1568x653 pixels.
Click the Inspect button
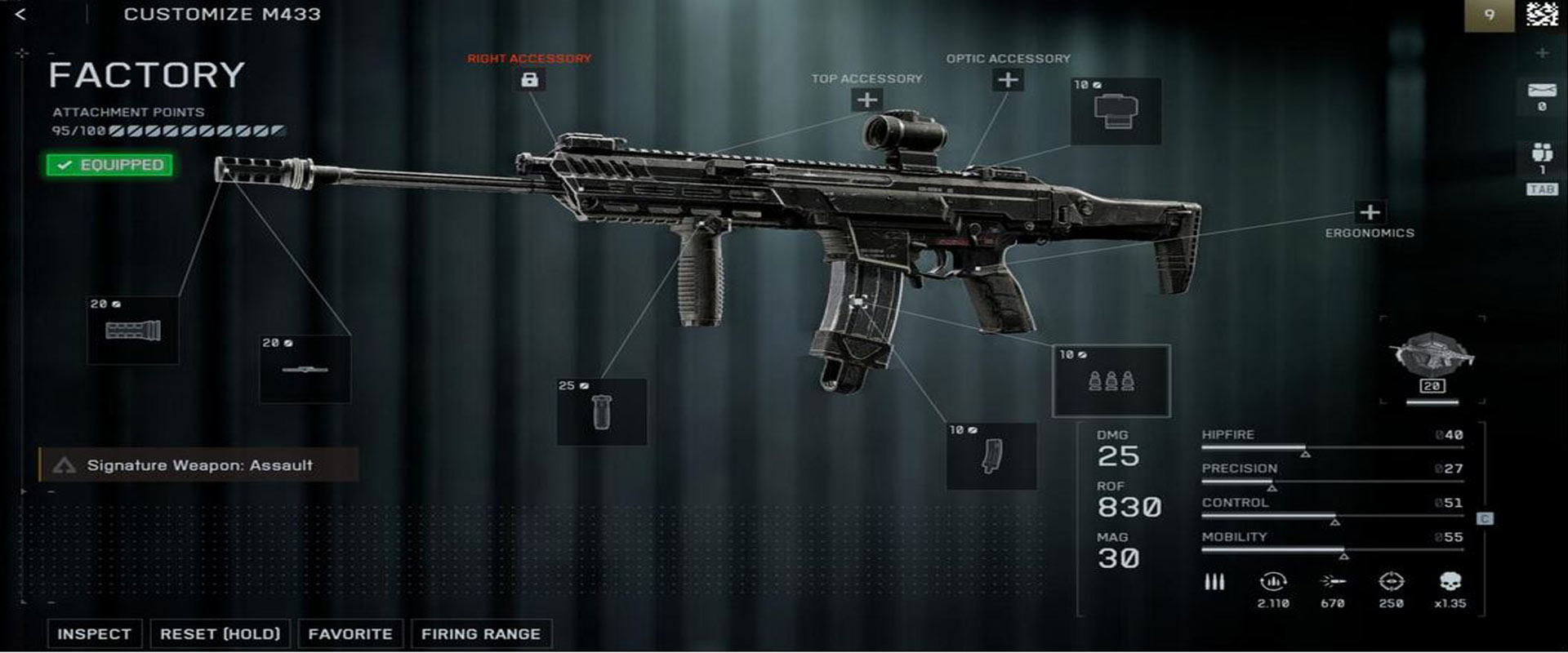point(94,633)
